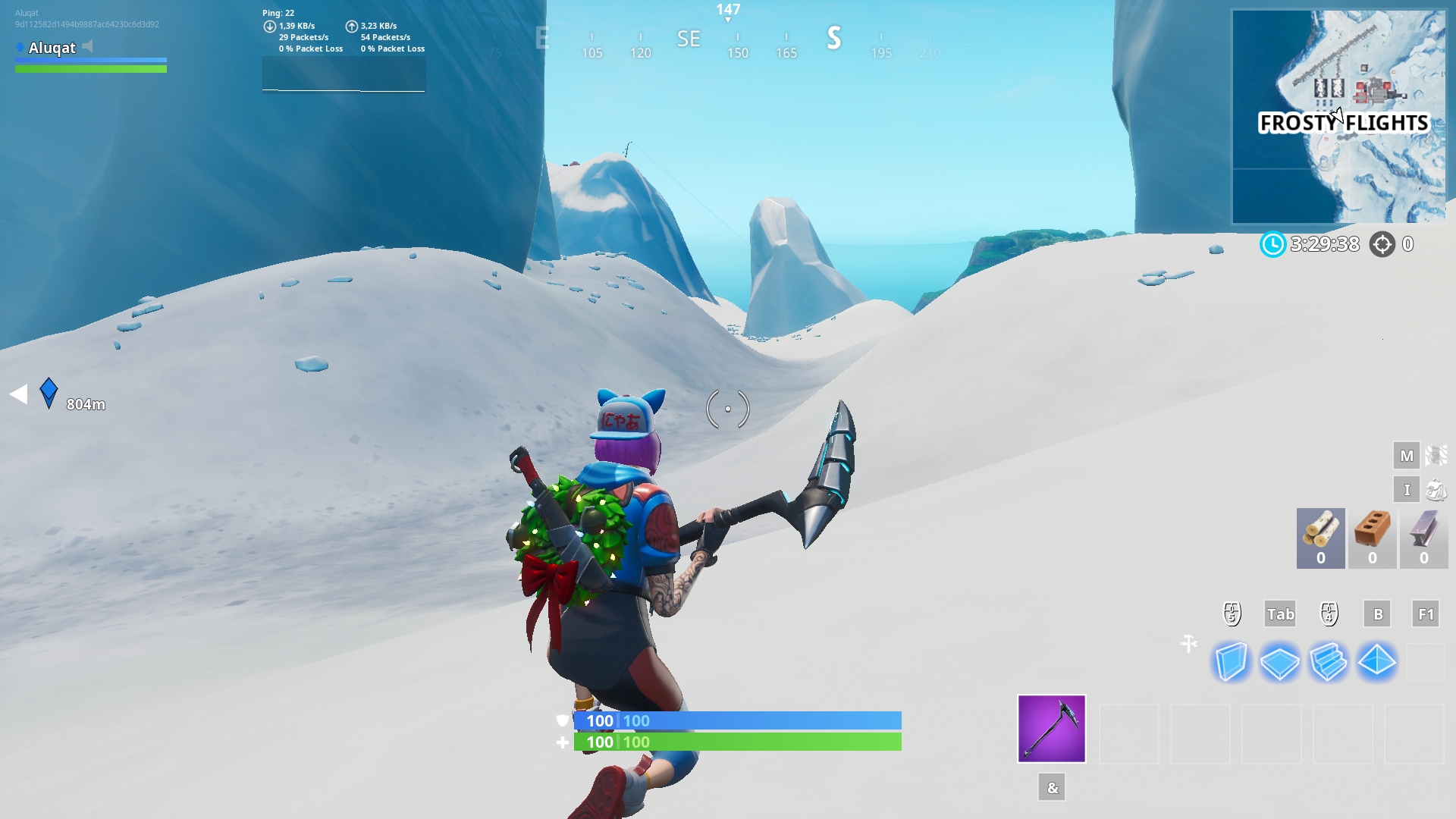Select the wall build piece icon
This screenshot has width=1456, height=819.
(1232, 661)
